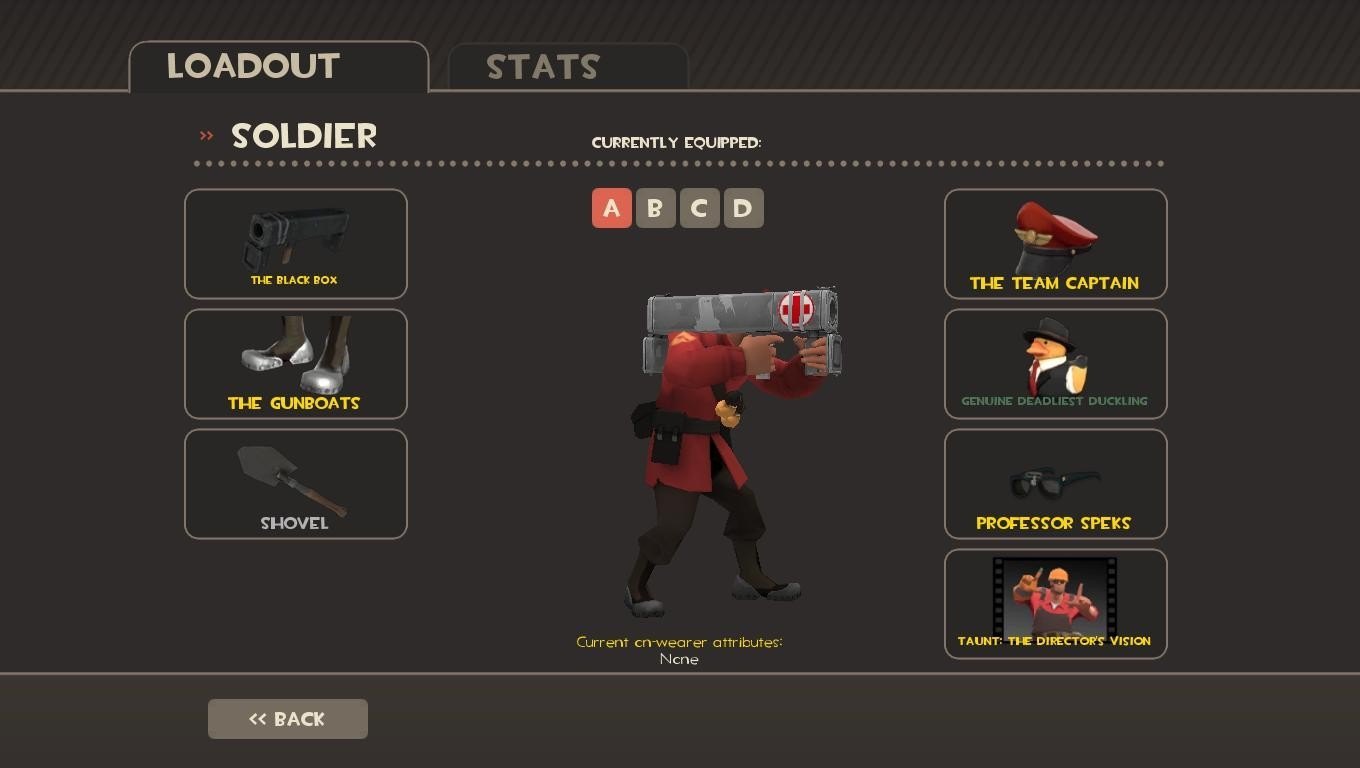Select the Shovel melee slot
Image resolution: width=1360 pixels, height=768 pixels.
pos(296,484)
